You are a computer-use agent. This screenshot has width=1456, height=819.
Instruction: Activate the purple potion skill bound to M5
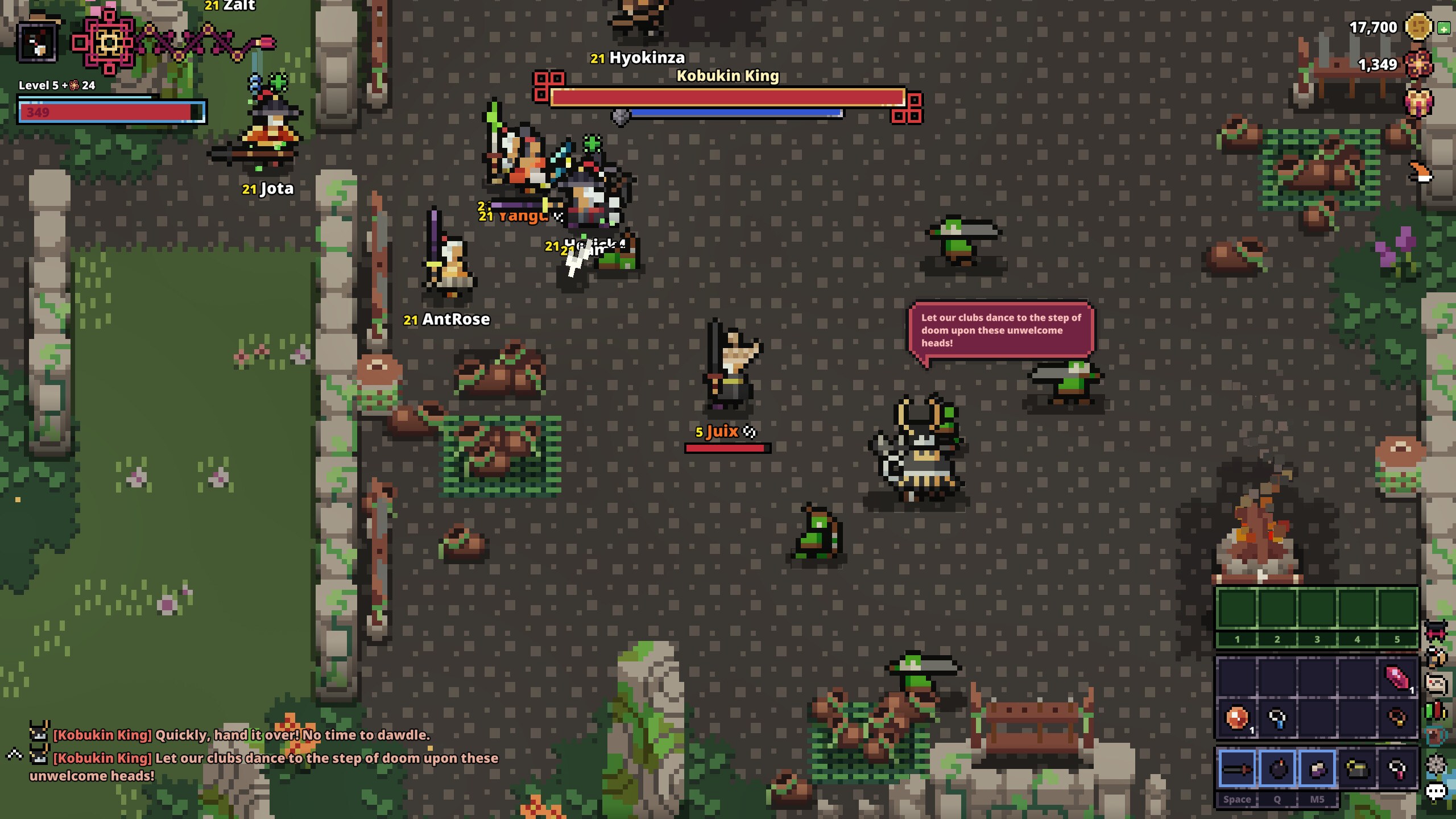pos(1318,771)
